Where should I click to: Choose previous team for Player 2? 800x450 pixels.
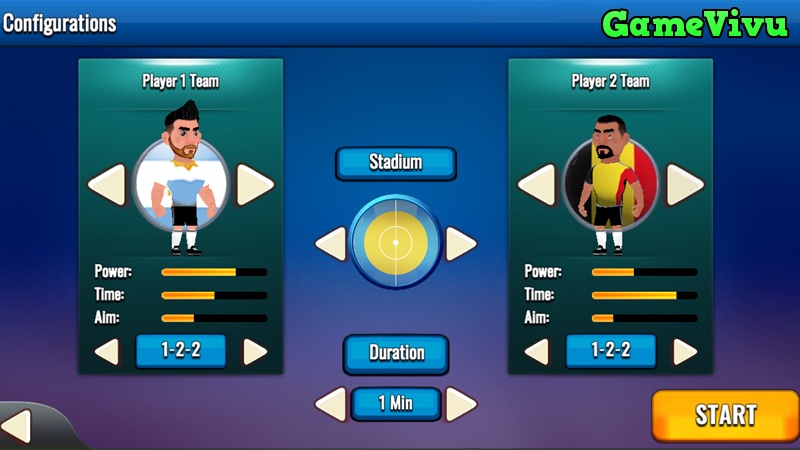pos(537,185)
